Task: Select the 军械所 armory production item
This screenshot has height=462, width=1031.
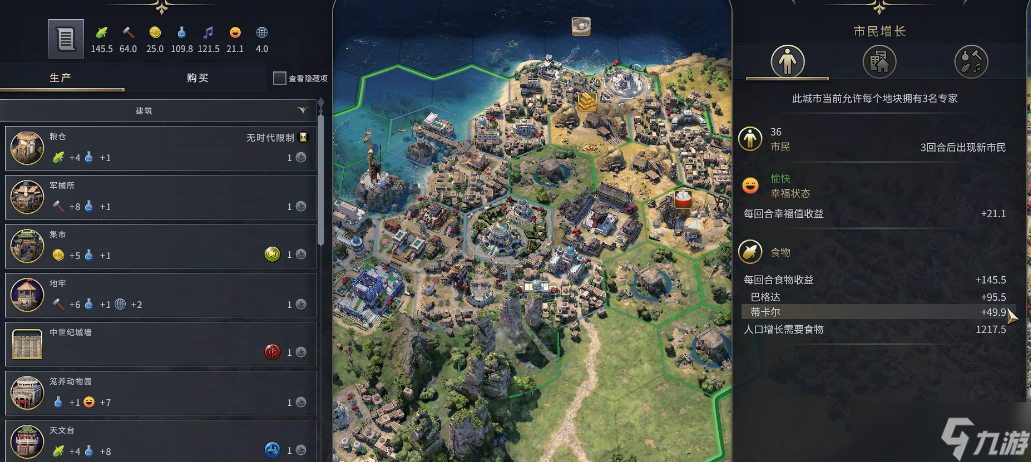Action: coord(158,196)
